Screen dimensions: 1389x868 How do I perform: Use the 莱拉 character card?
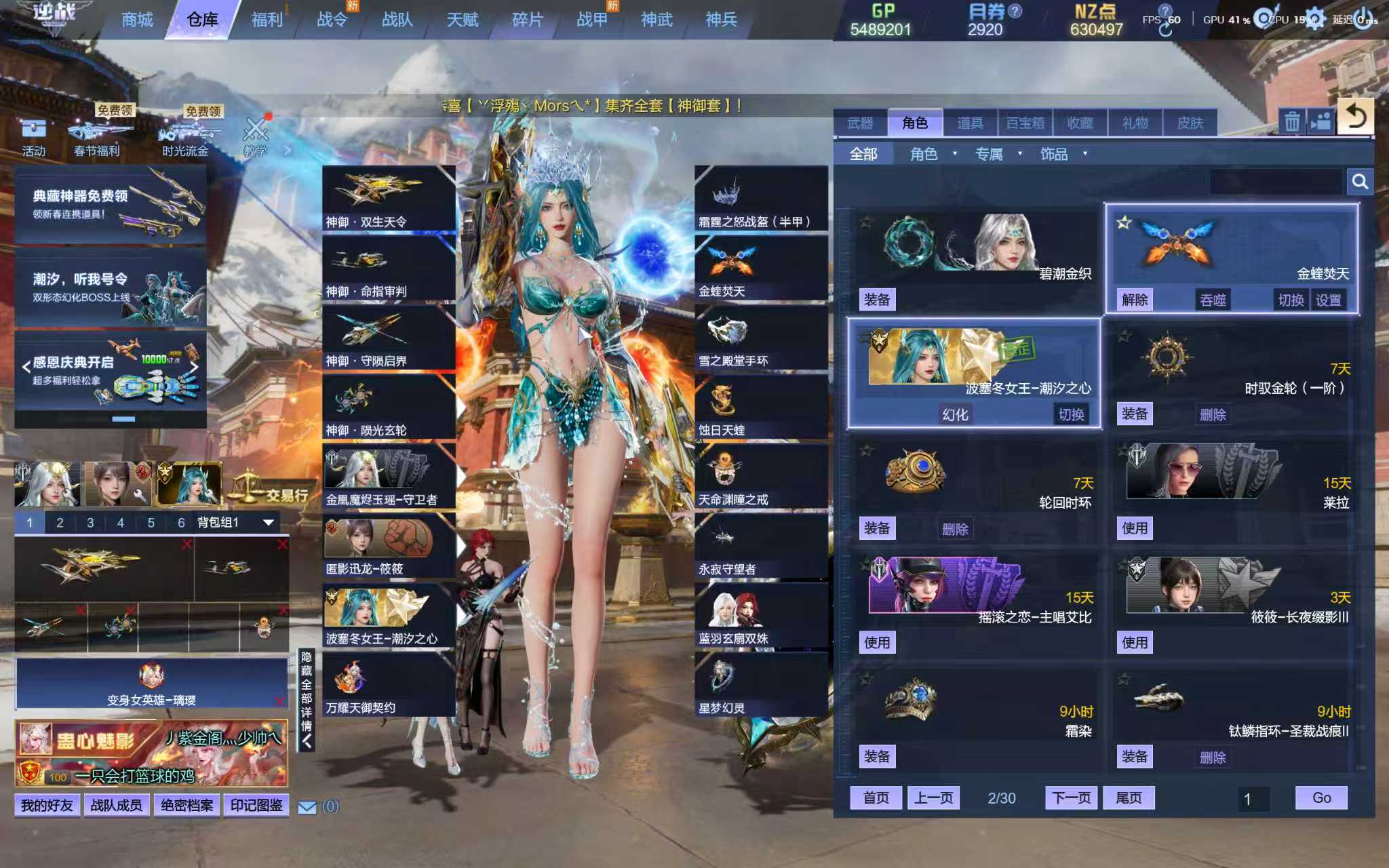click(x=1135, y=528)
